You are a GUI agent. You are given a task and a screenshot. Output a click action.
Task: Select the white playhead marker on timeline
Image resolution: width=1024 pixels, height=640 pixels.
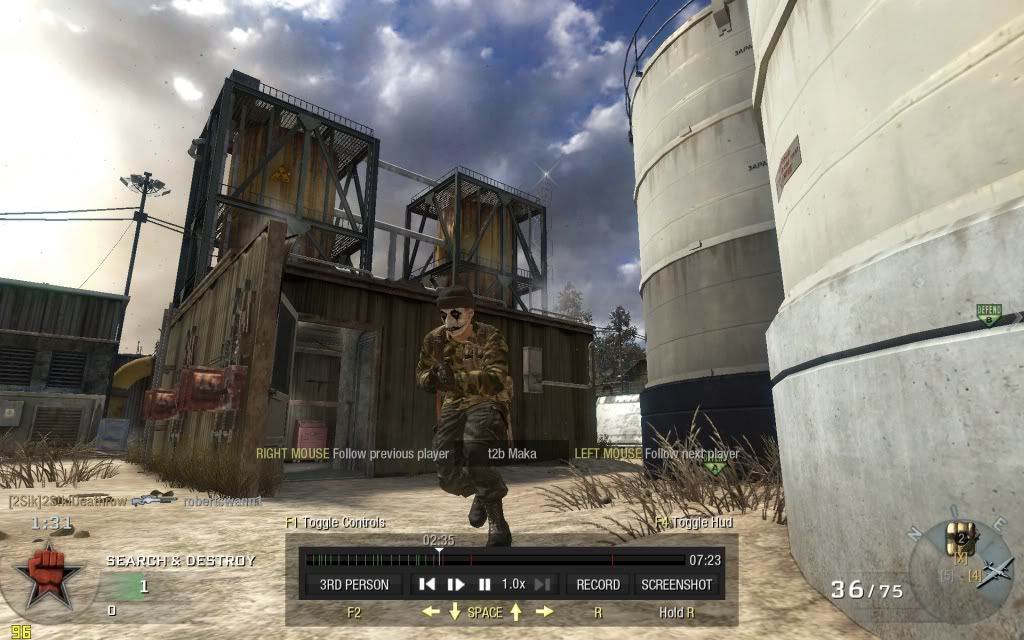439,552
